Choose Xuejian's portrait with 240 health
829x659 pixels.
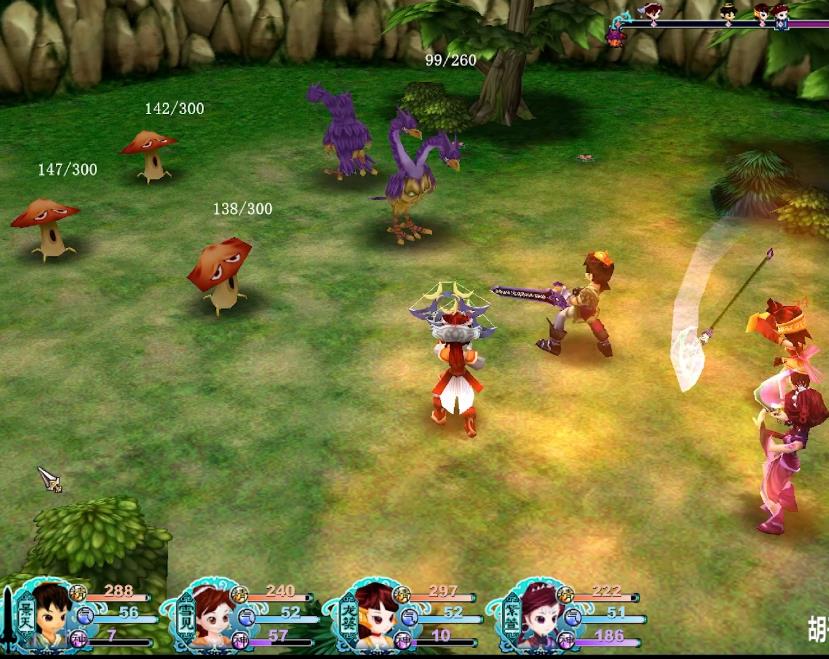[208, 618]
